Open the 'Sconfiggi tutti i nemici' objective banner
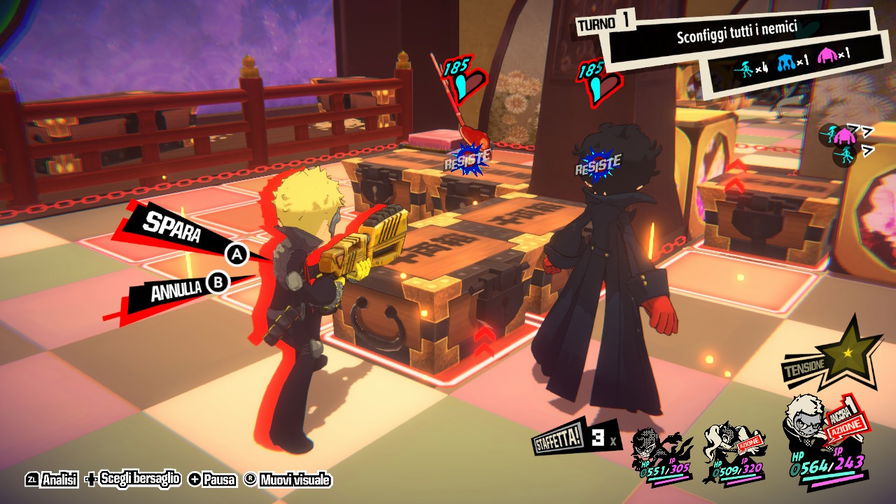Viewport: 896px width, 504px height. [x=735, y=37]
